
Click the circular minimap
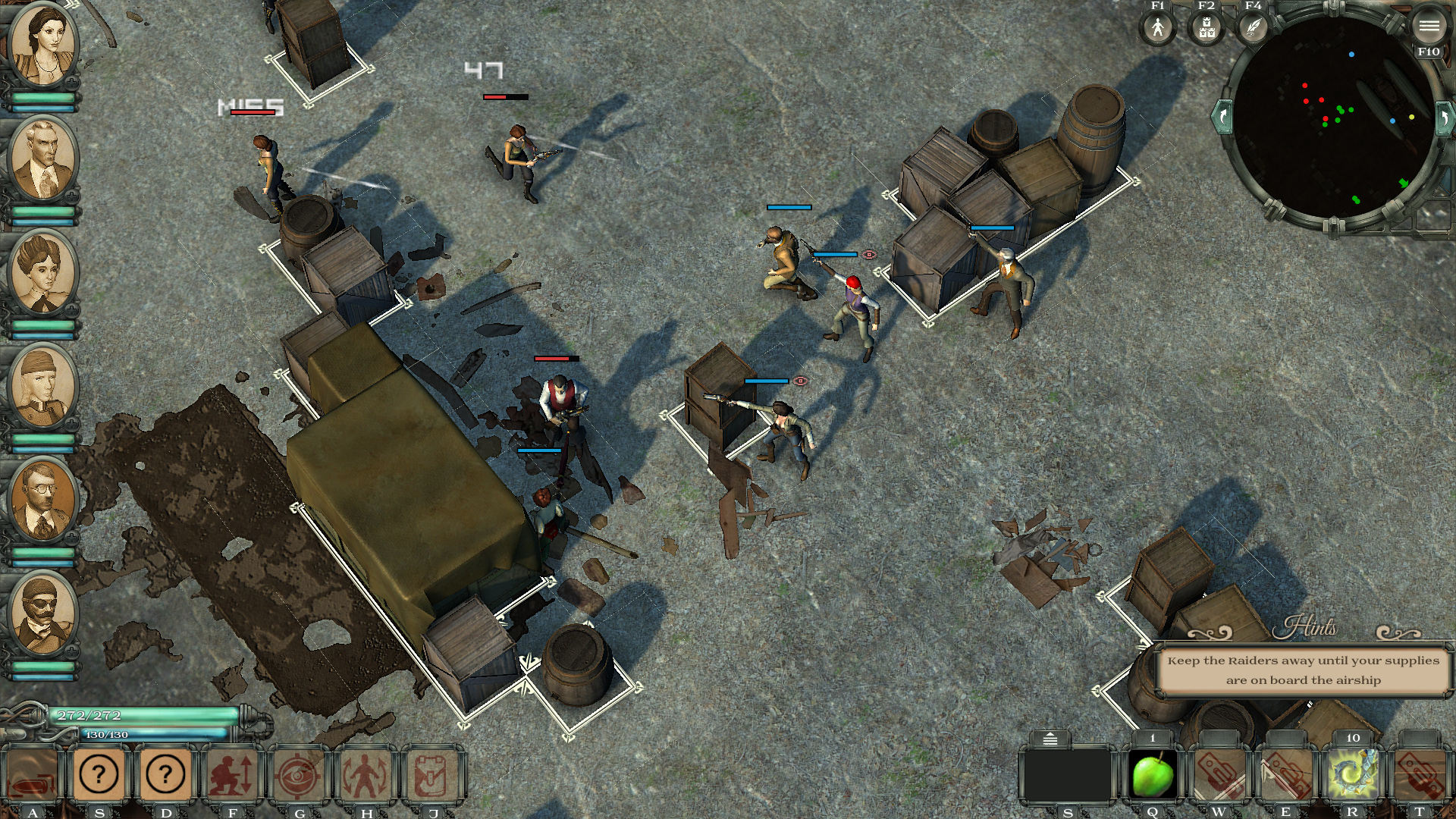point(1331,121)
